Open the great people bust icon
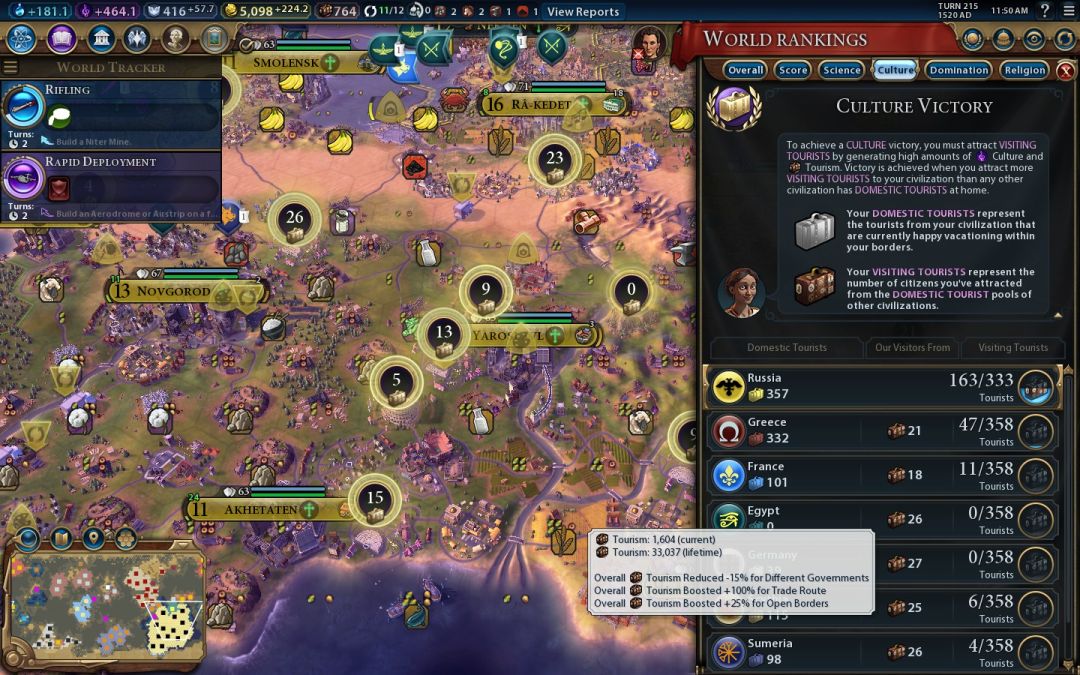The width and height of the screenshot is (1080, 675). coord(176,39)
